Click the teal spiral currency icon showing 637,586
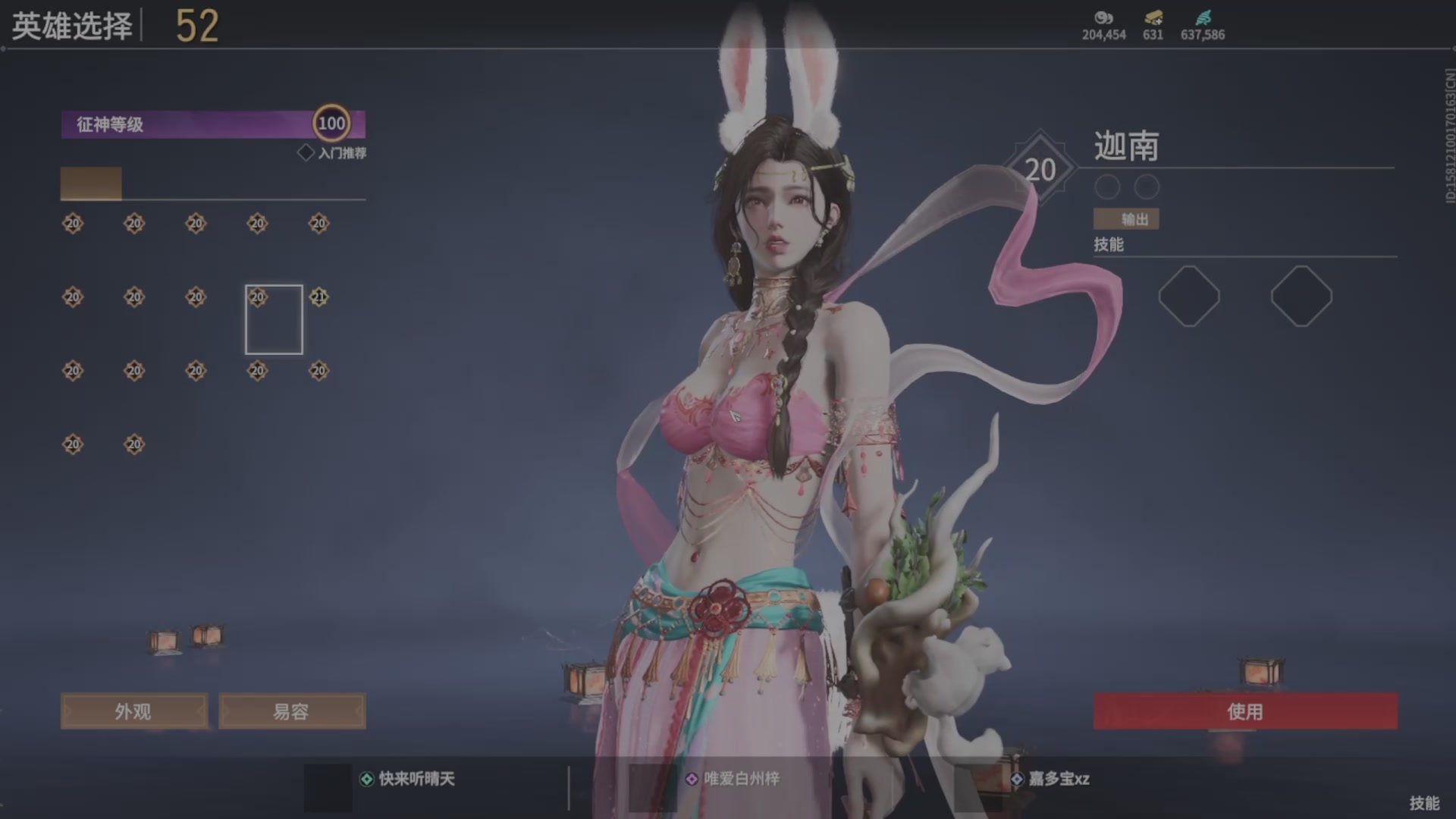Image resolution: width=1456 pixels, height=819 pixels. [x=1204, y=17]
